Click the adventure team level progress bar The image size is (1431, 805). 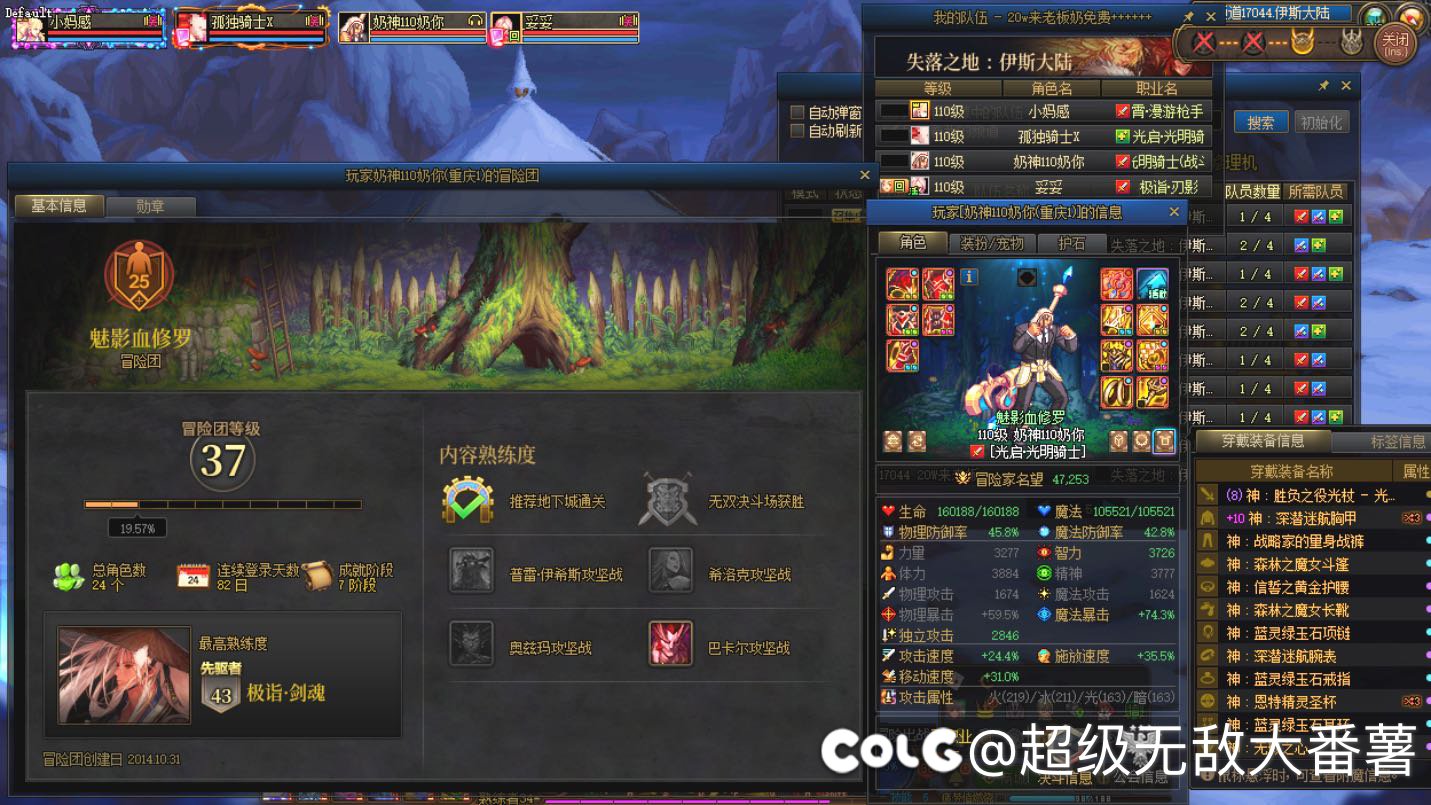click(220, 505)
